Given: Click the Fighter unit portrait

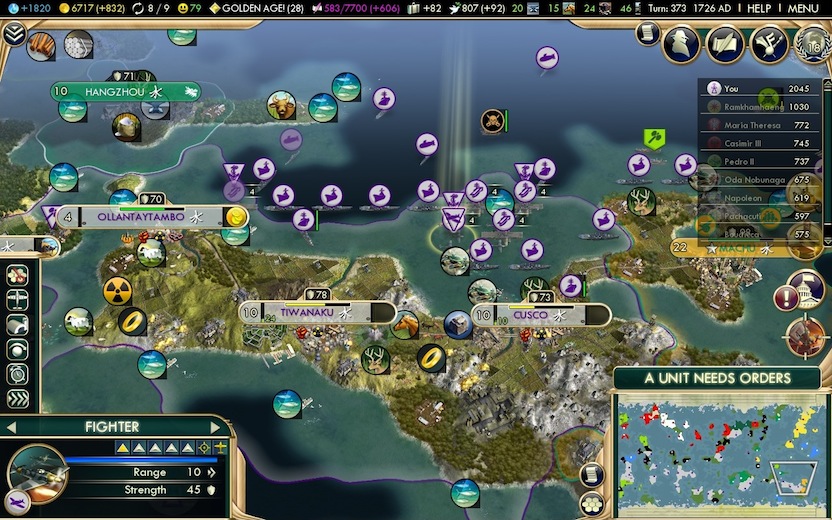Looking at the screenshot, I should click(x=37, y=472).
